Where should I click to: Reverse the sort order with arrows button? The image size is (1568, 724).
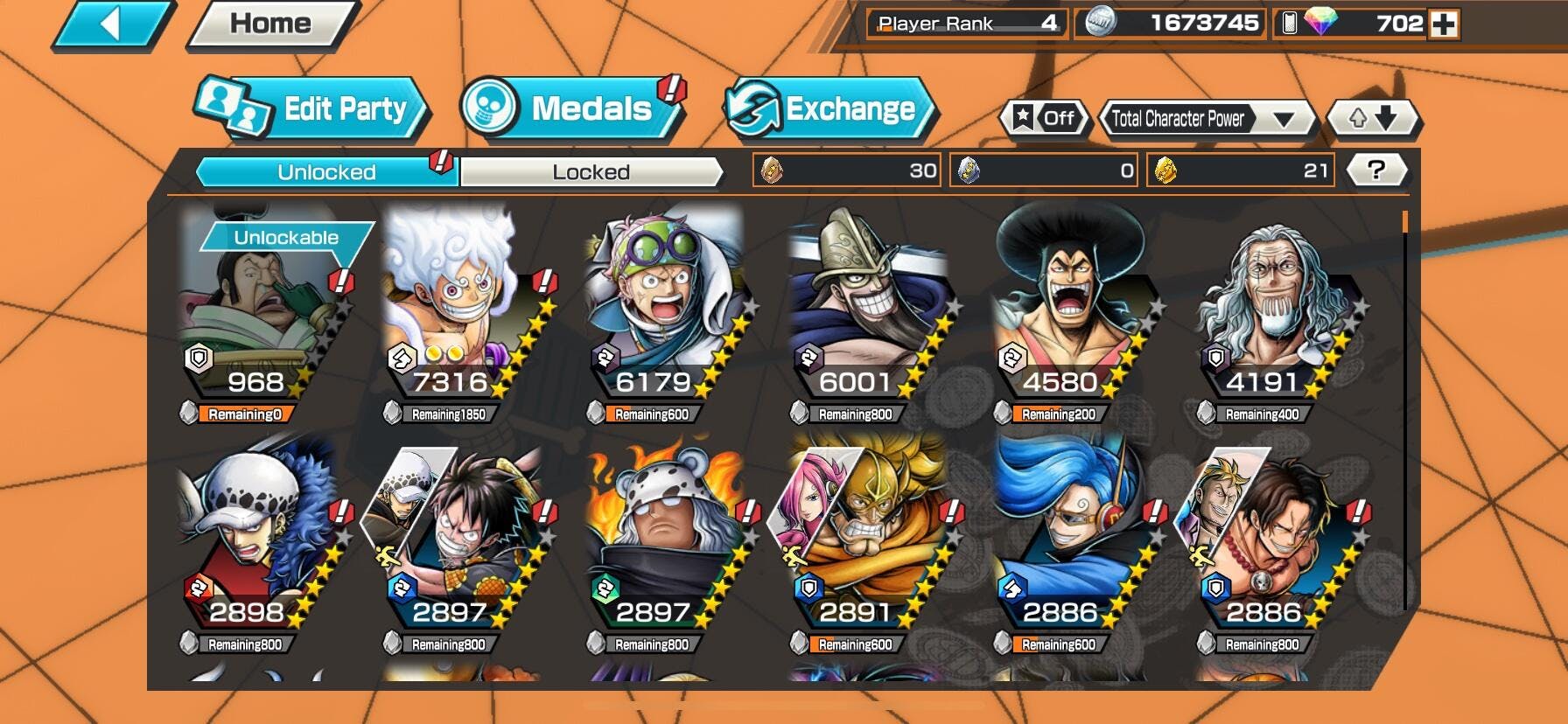pos(1372,118)
